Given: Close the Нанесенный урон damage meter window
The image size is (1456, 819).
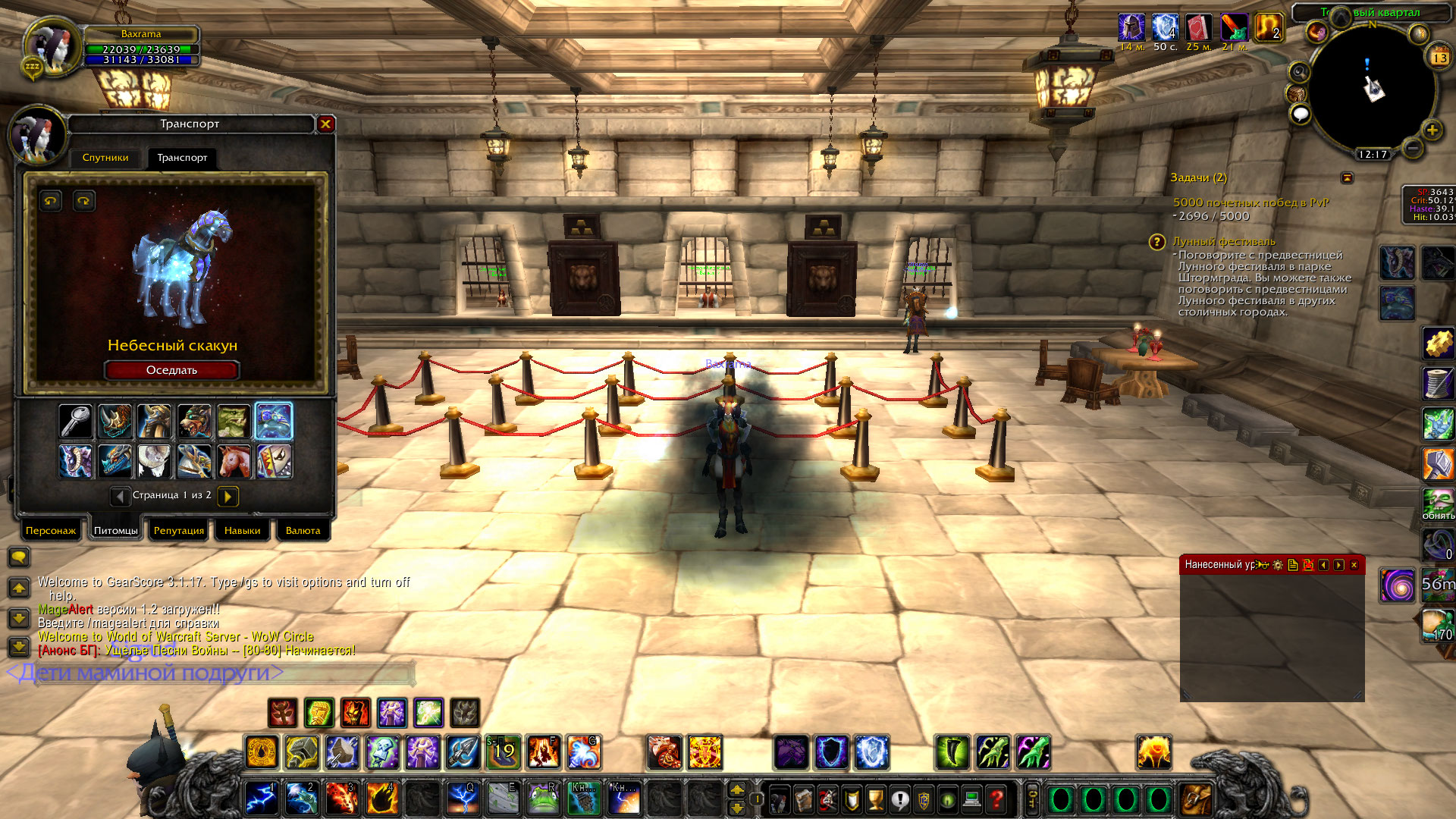Looking at the screenshot, I should pyautogui.click(x=1354, y=565).
